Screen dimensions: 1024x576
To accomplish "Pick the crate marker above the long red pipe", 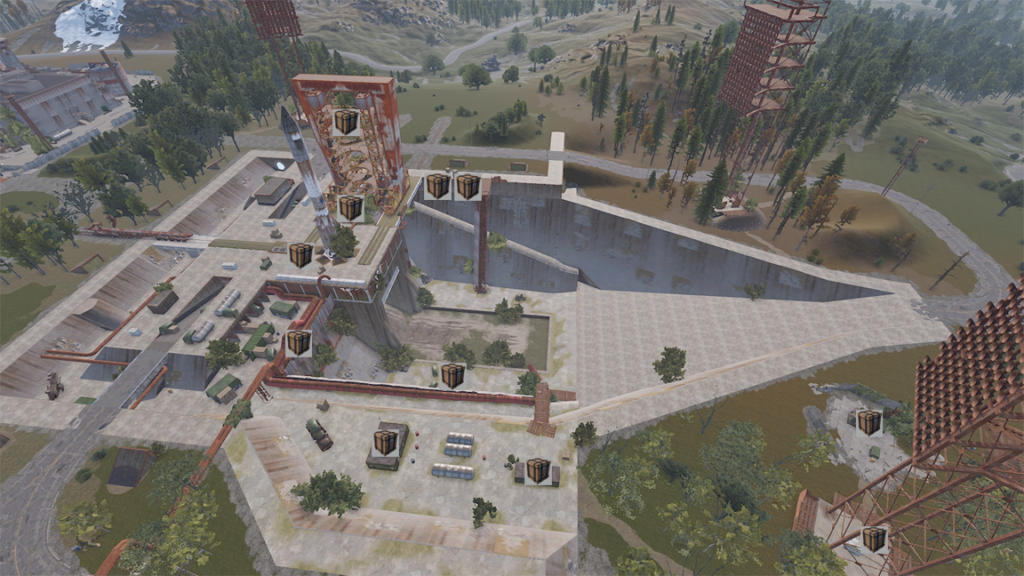I will [x=453, y=375].
